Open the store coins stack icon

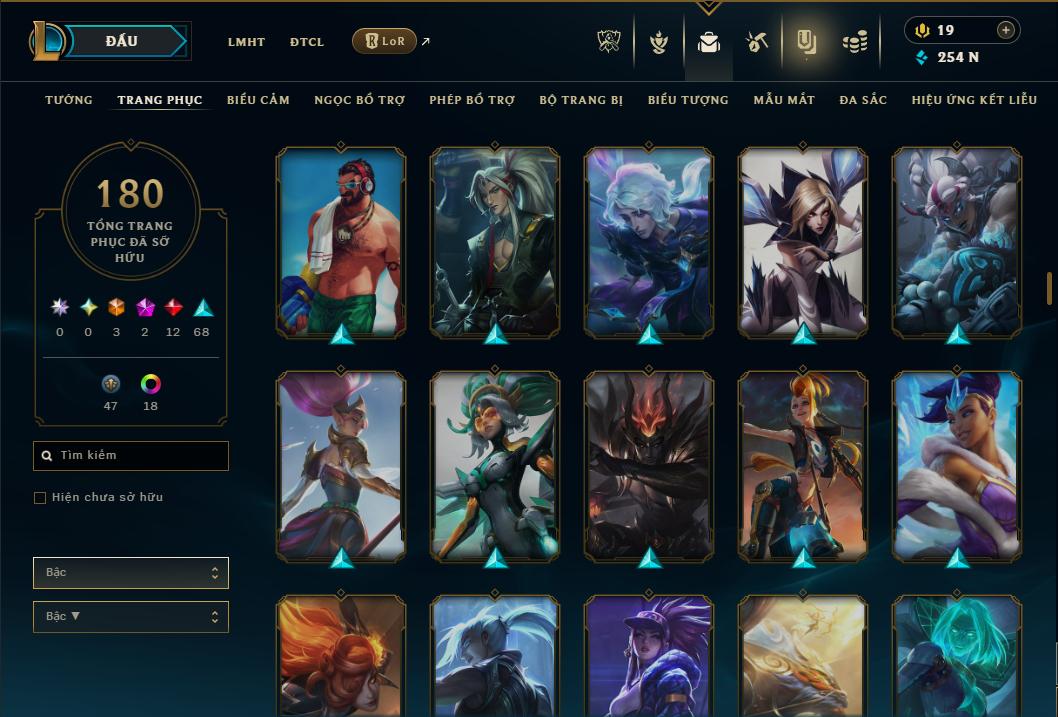click(854, 42)
